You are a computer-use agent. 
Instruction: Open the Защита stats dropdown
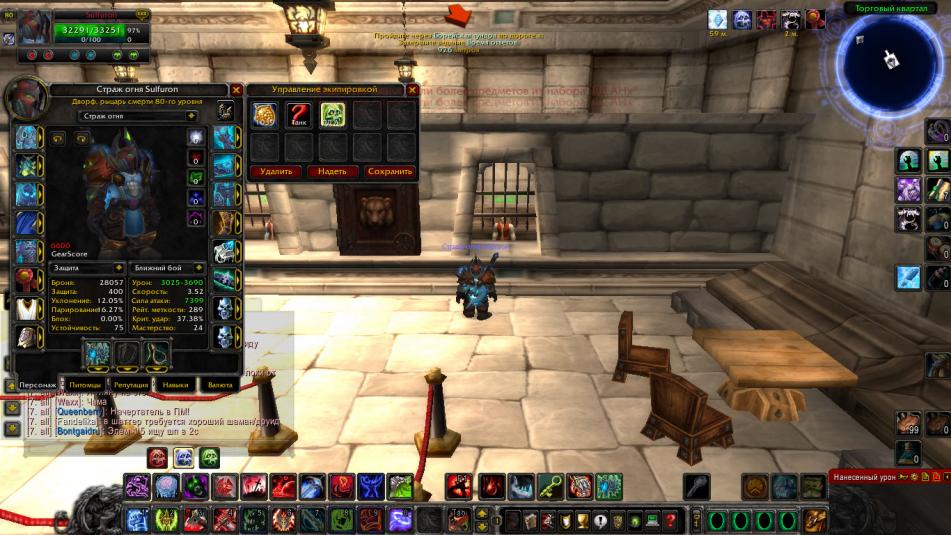coord(87,268)
